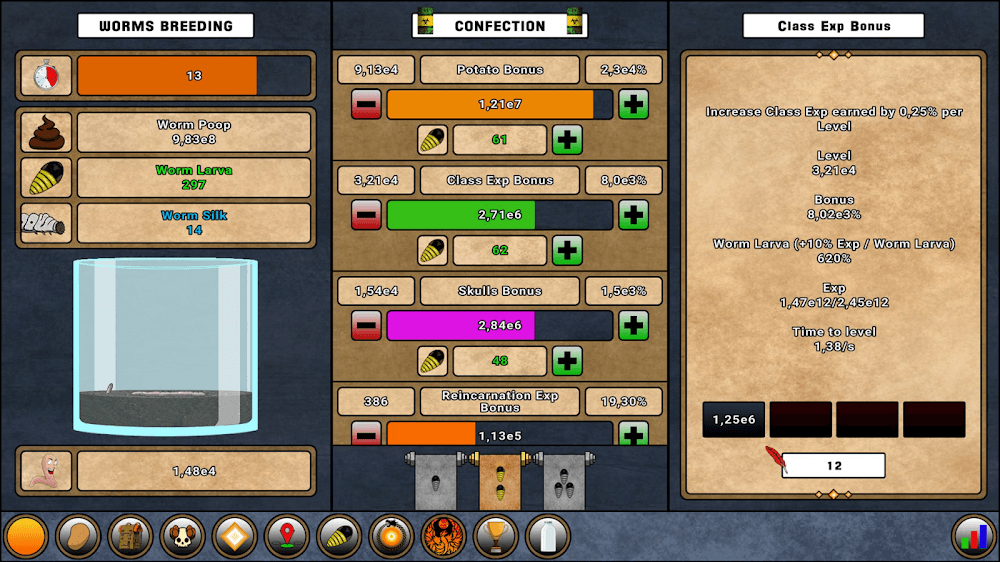Open the milk bottle menu
The height and width of the screenshot is (562, 1000).
(x=547, y=537)
